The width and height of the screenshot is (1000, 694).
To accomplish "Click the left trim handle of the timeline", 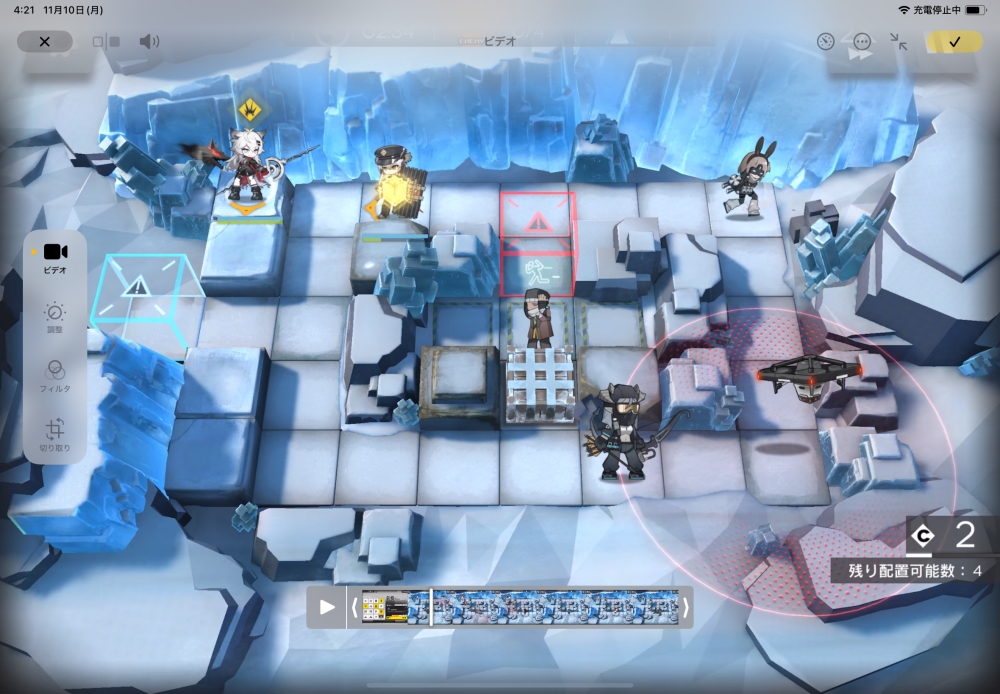I will [x=354, y=607].
